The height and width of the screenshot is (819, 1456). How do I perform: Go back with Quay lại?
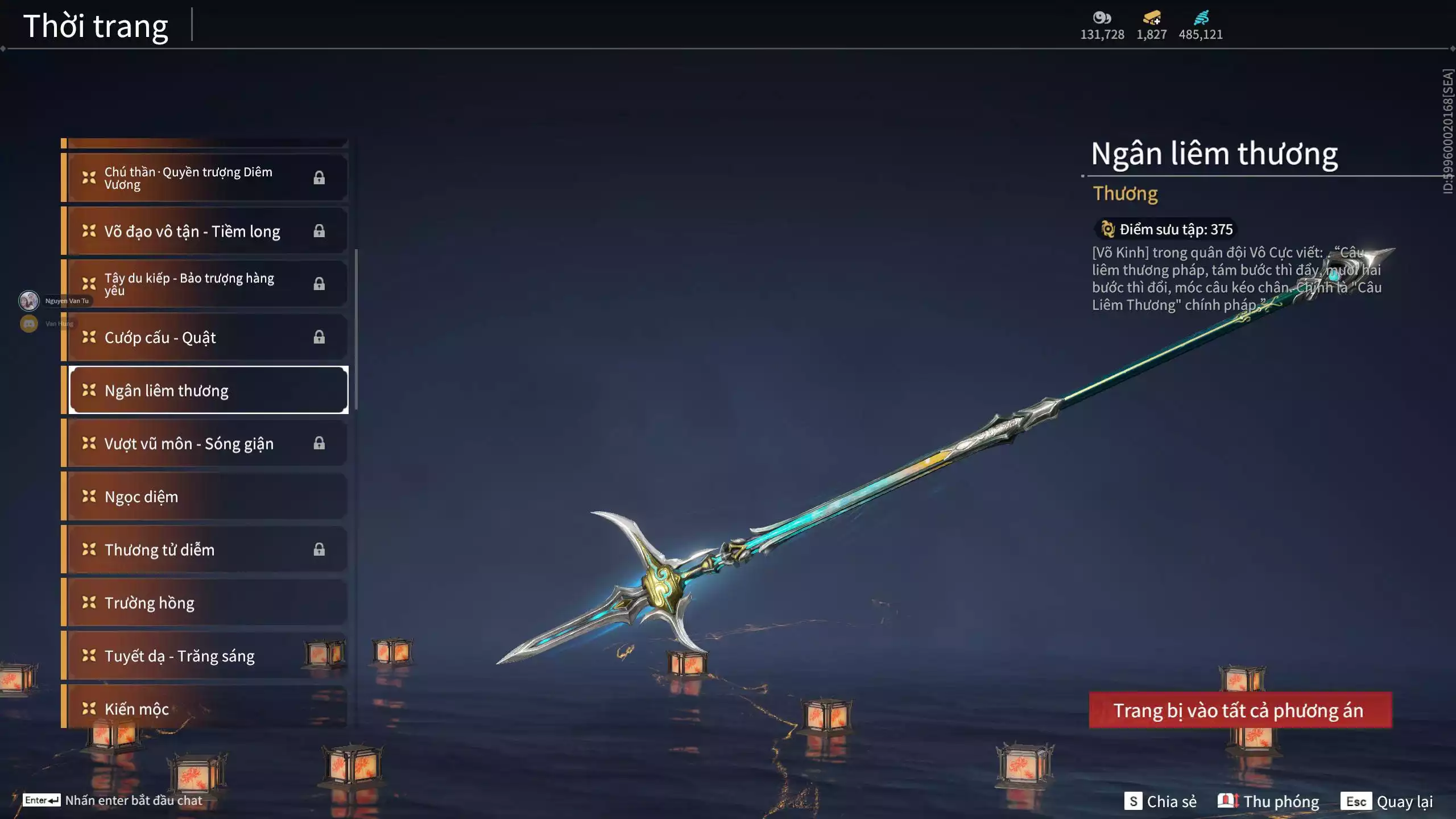click(1387, 801)
